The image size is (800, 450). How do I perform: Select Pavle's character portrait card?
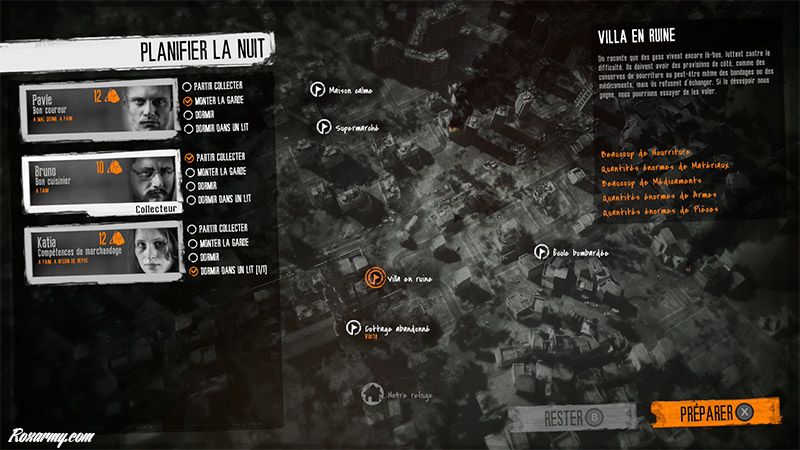click(x=97, y=110)
